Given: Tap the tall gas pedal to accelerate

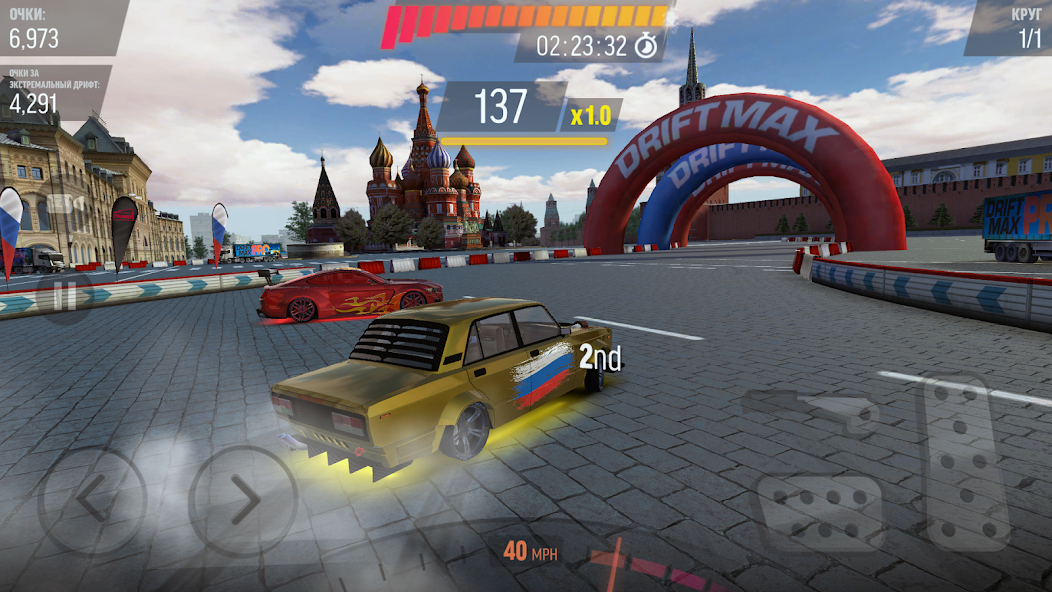Looking at the screenshot, I should (966, 462).
